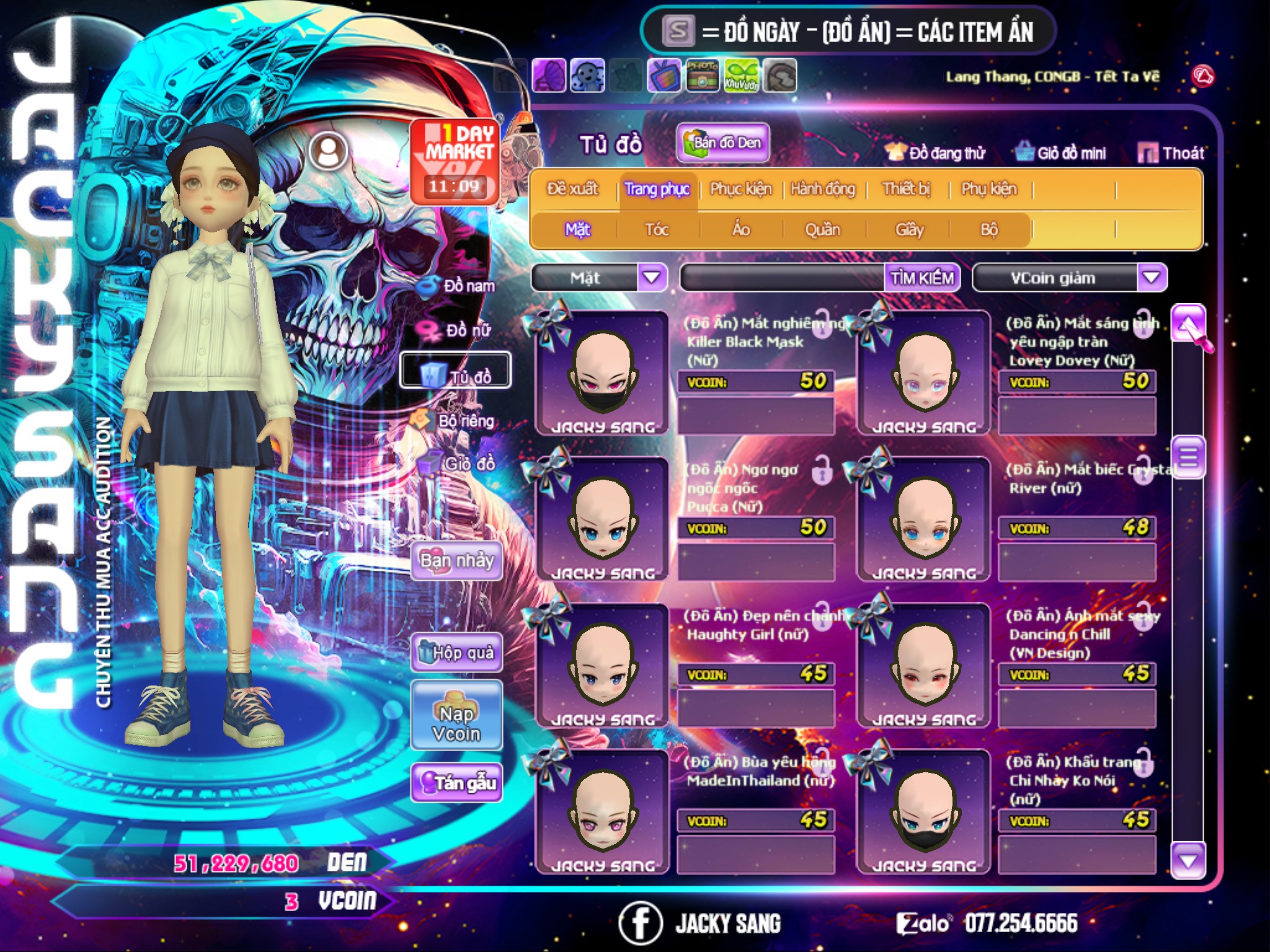Screen dimensions: 1270x952
Task: Select the Killer Black Mask face item
Action: [602, 372]
